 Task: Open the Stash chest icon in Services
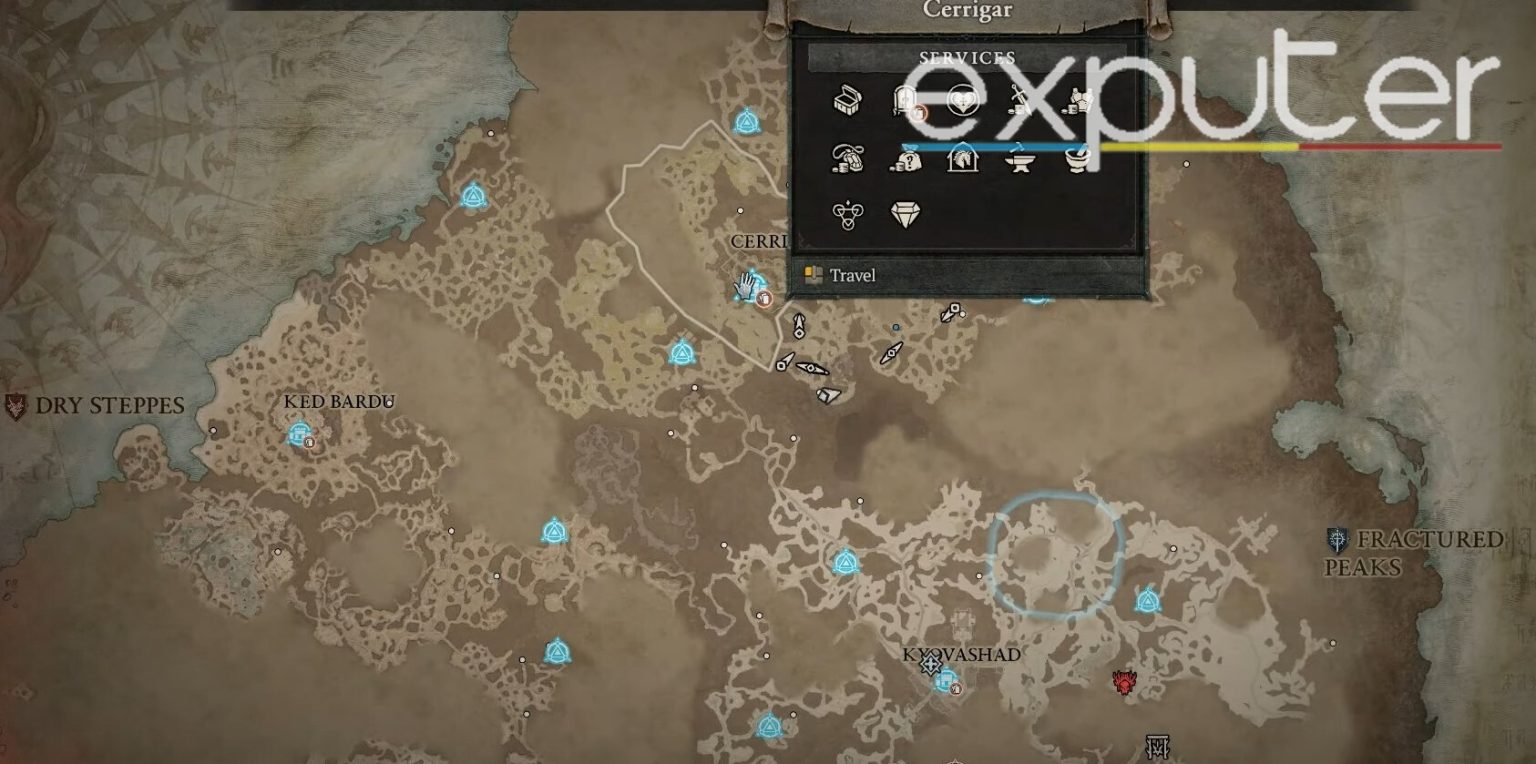848,102
